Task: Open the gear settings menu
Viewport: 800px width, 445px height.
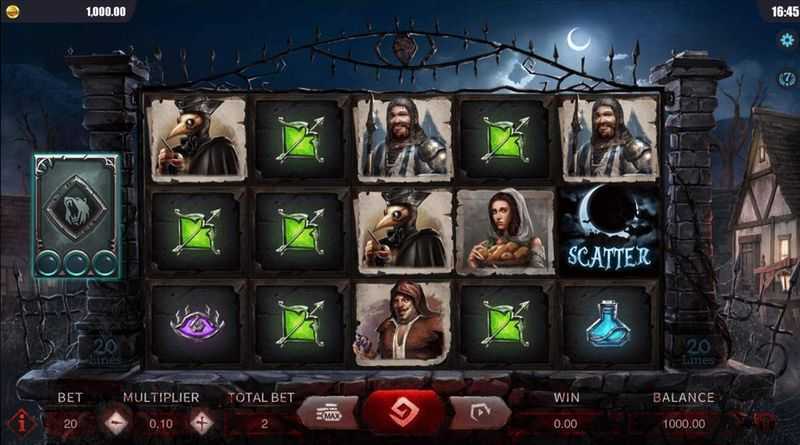Action: coord(786,39)
